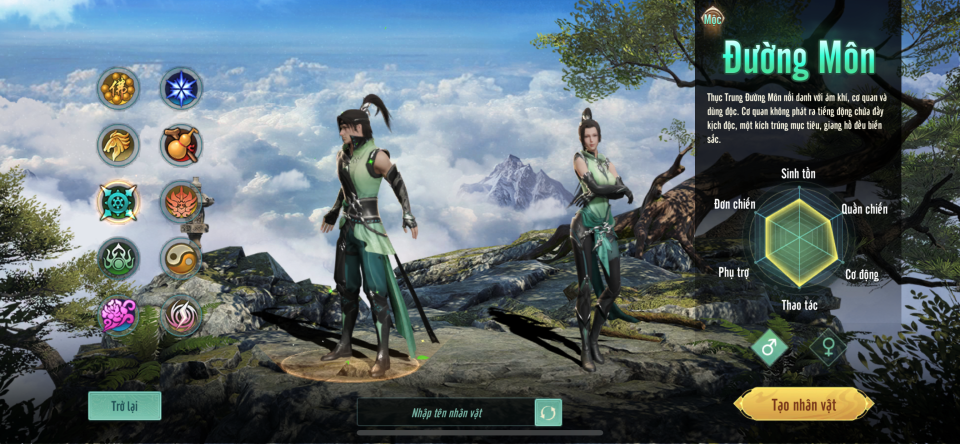Choose the golden horse head class icon
Screen dimensions: 960x444
(x=118, y=145)
